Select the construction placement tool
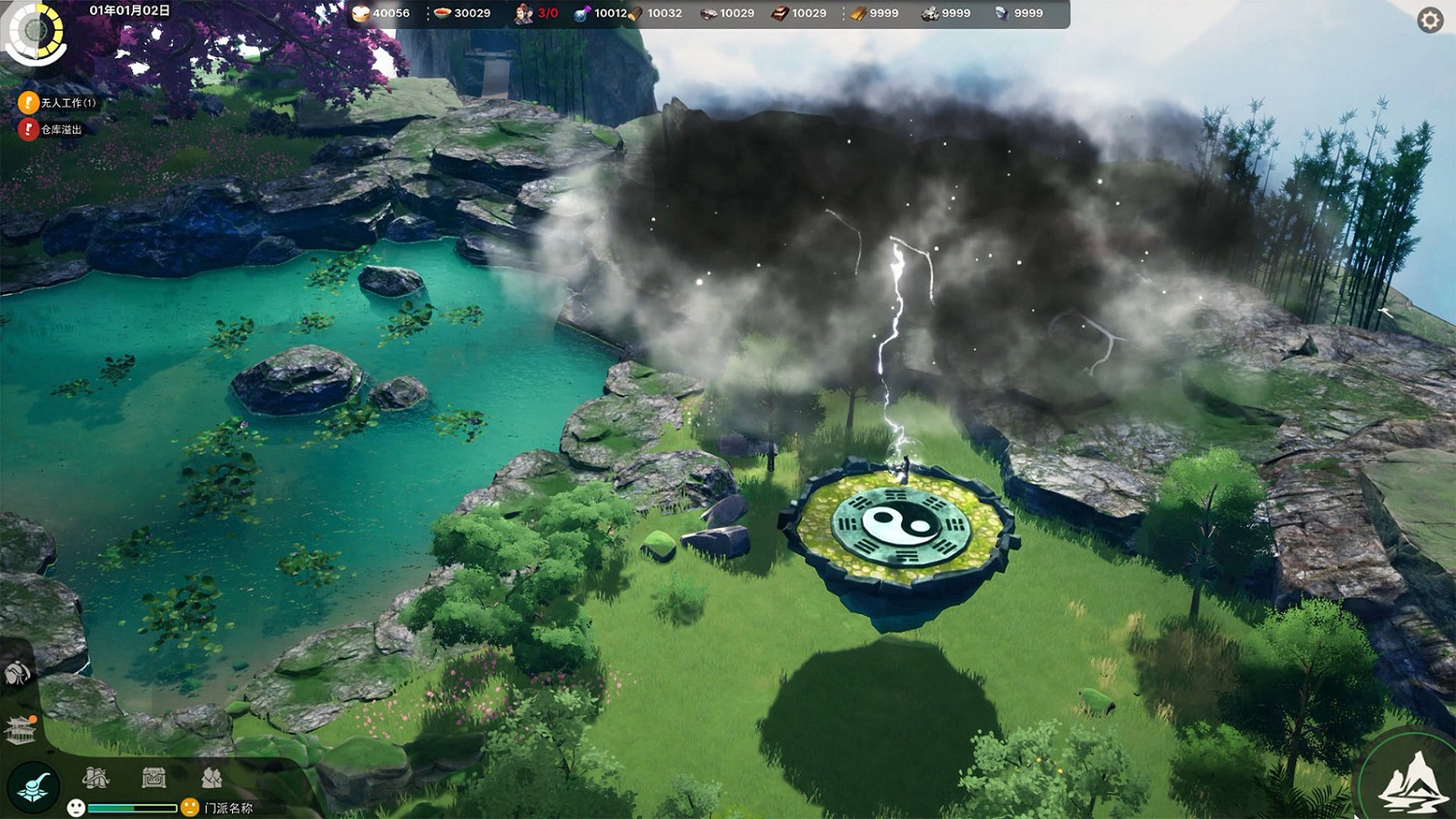 (34, 786)
